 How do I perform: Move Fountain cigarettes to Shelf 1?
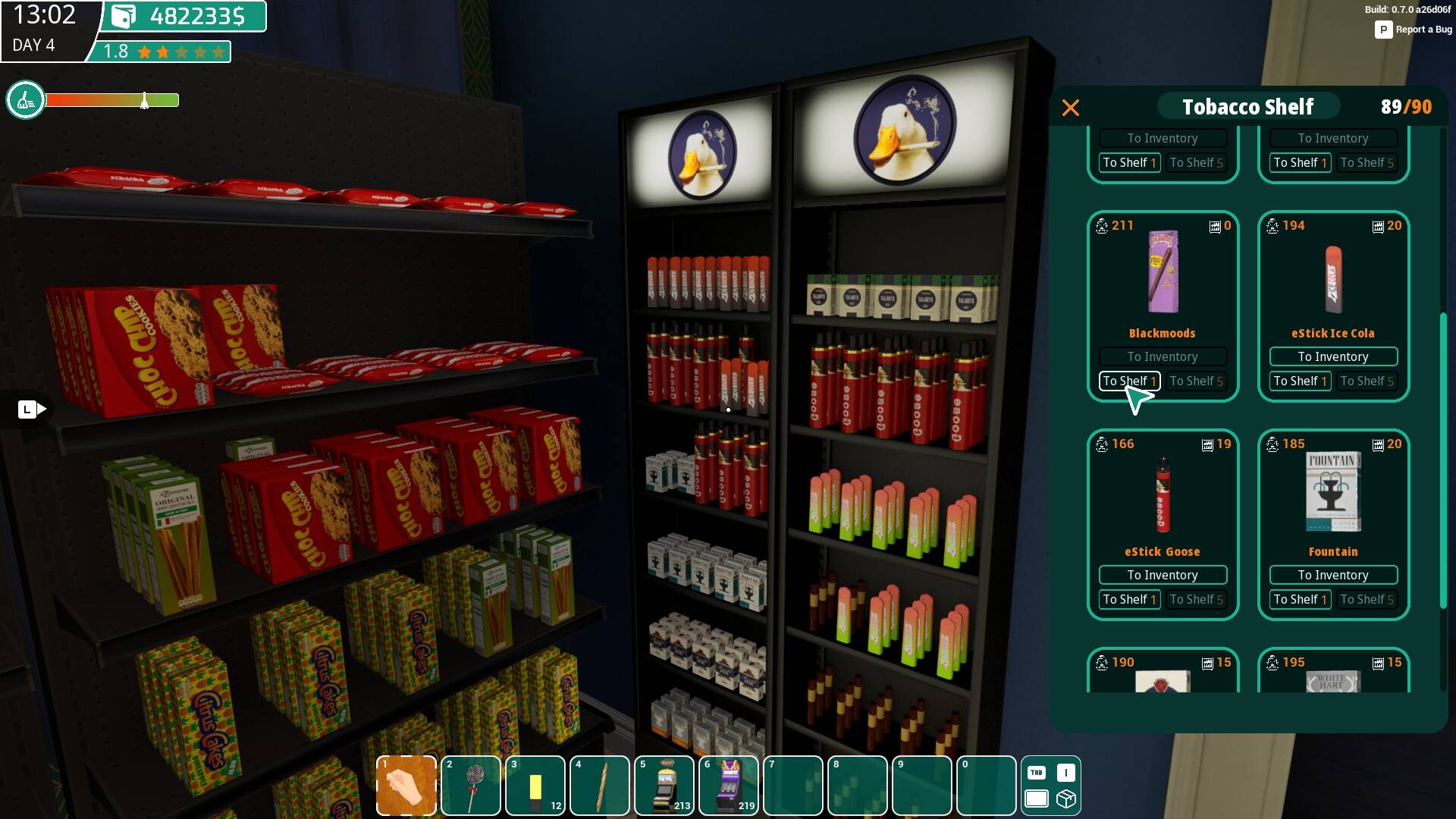(x=1300, y=599)
